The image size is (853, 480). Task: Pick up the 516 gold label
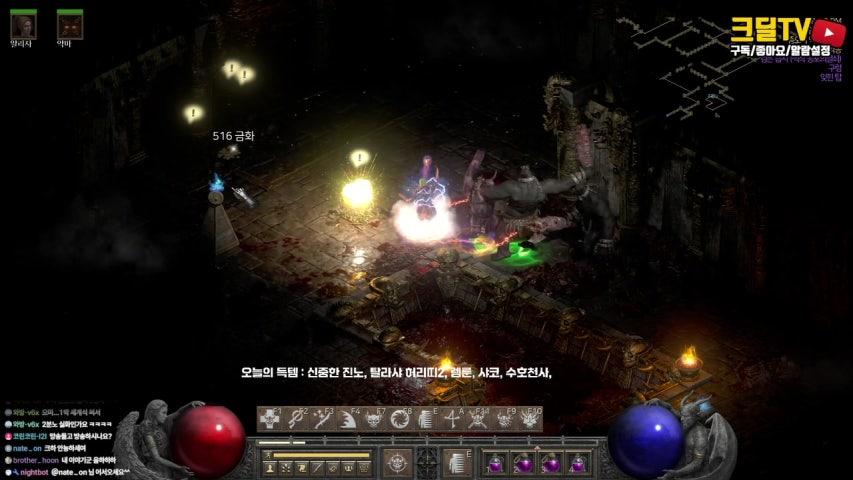coord(233,136)
